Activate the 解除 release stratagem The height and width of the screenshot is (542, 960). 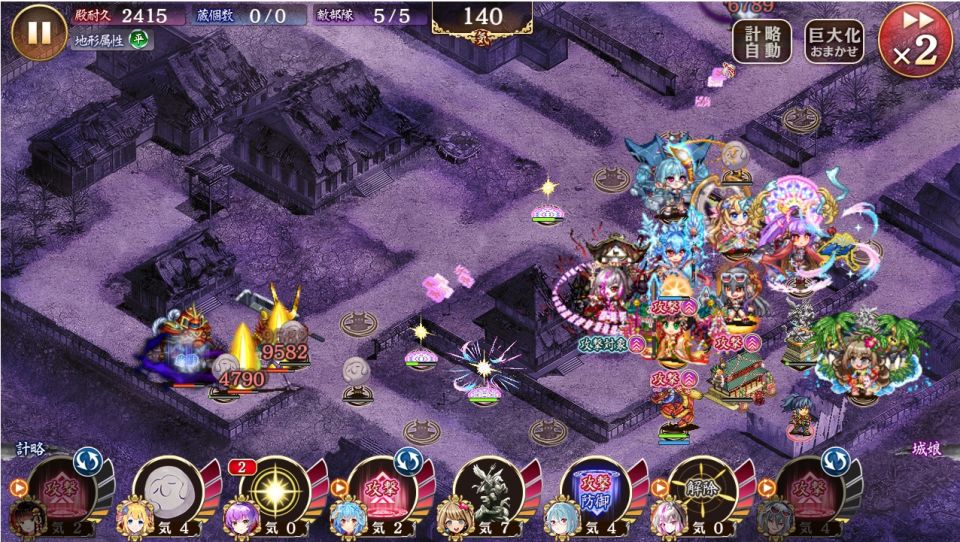[x=700, y=490]
